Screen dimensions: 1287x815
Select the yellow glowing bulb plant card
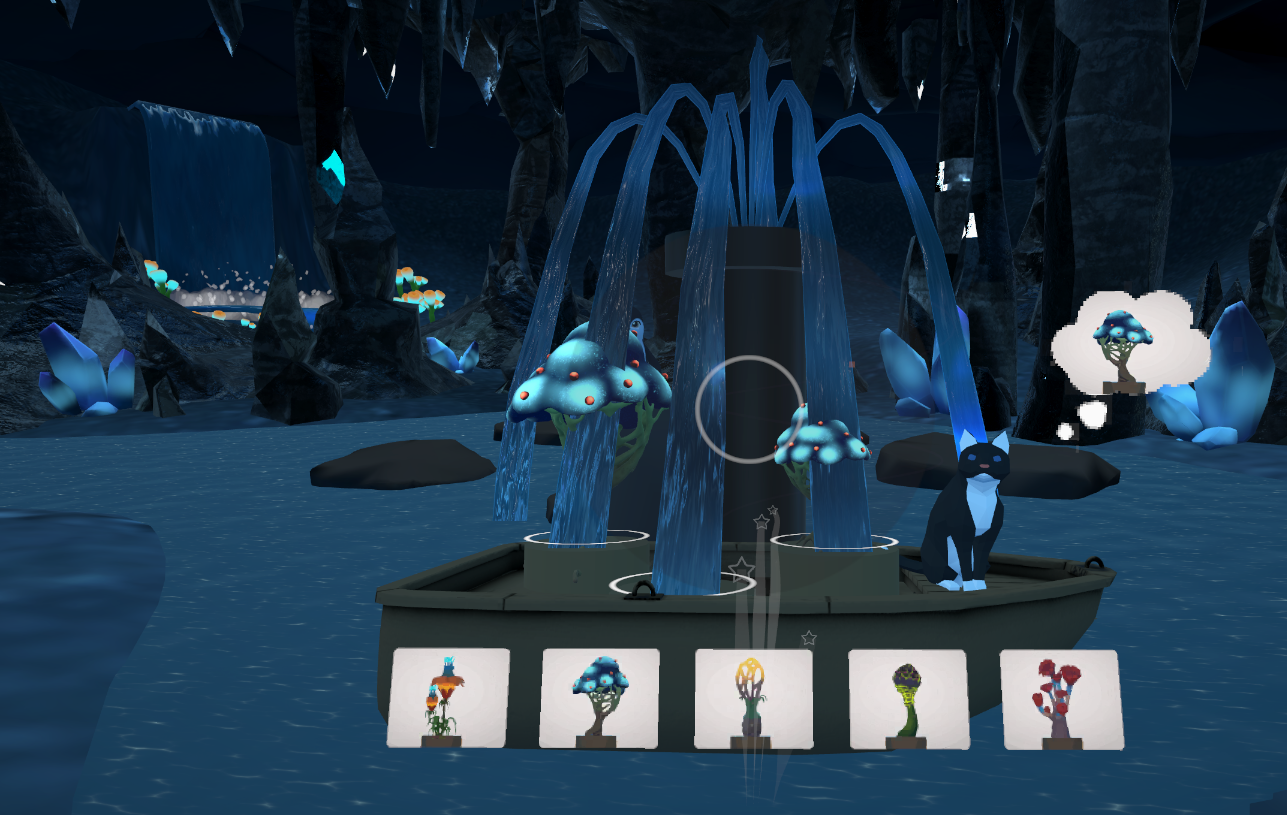click(x=752, y=698)
